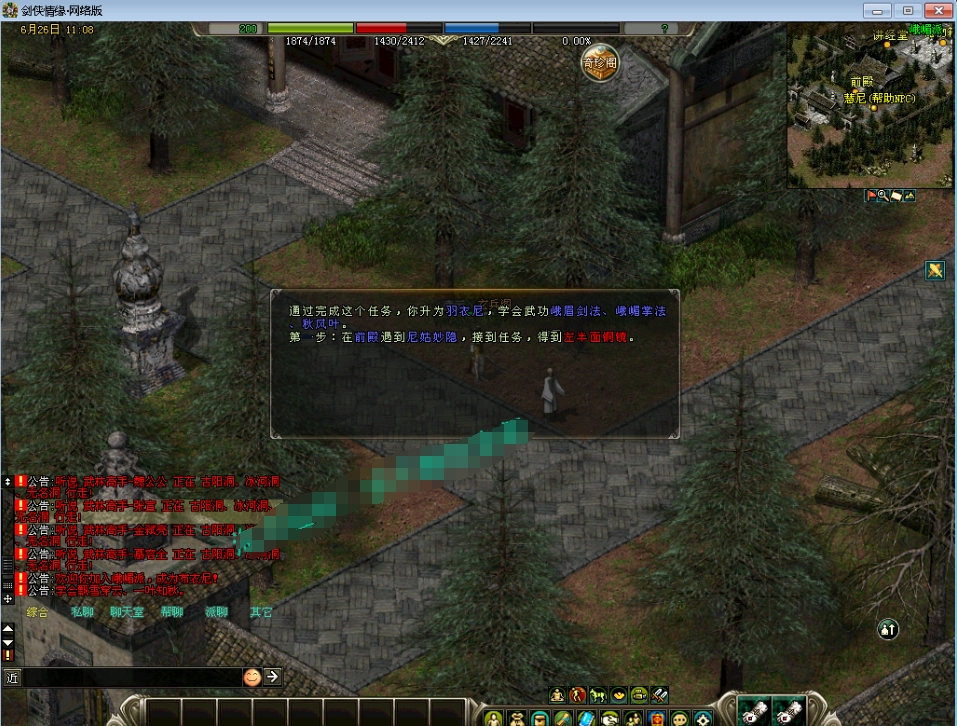Click the red flag icon under minimap
Image resolution: width=957 pixels, height=726 pixels.
870,195
